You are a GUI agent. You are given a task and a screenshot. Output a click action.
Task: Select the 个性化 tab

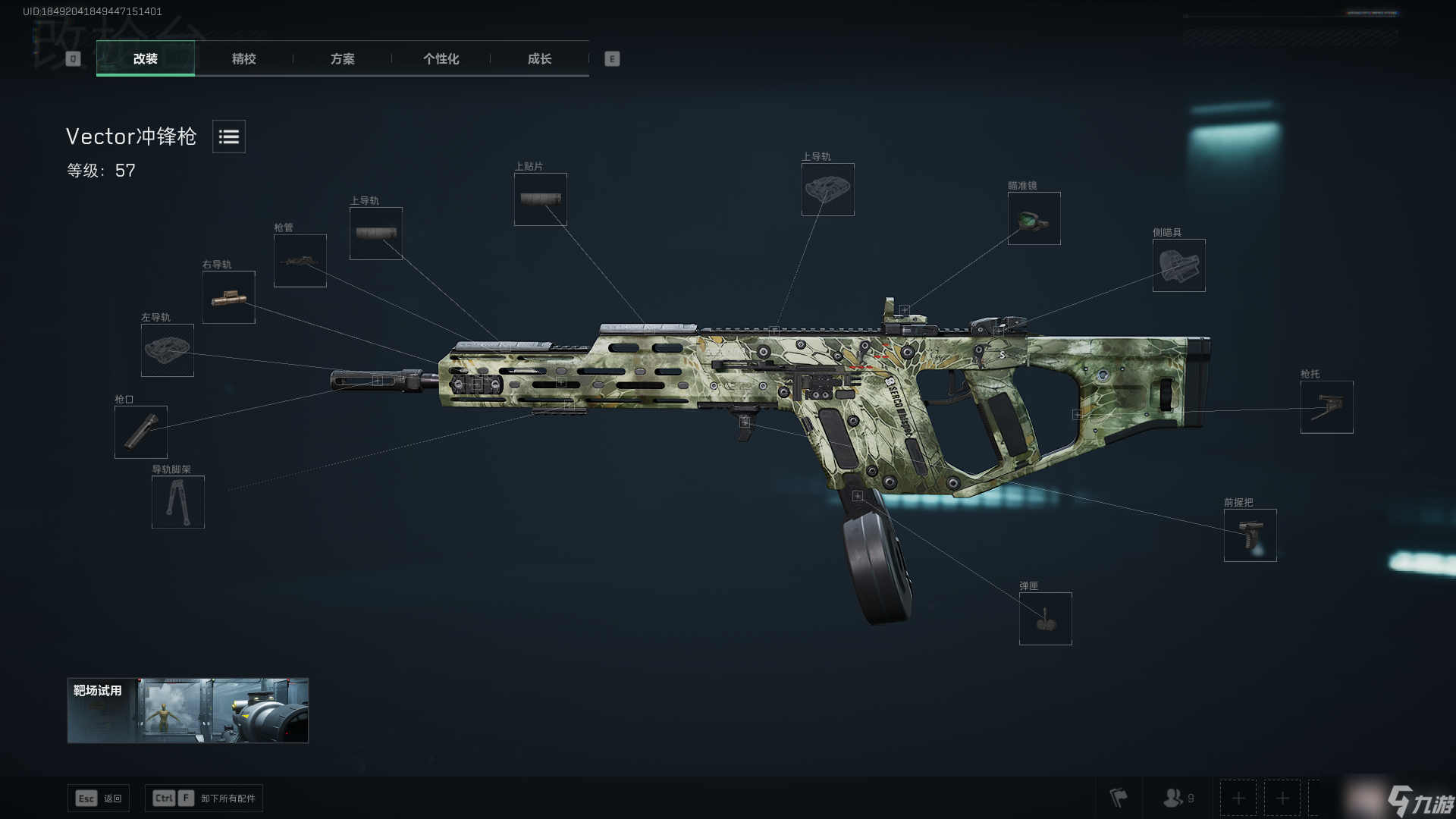point(441,59)
